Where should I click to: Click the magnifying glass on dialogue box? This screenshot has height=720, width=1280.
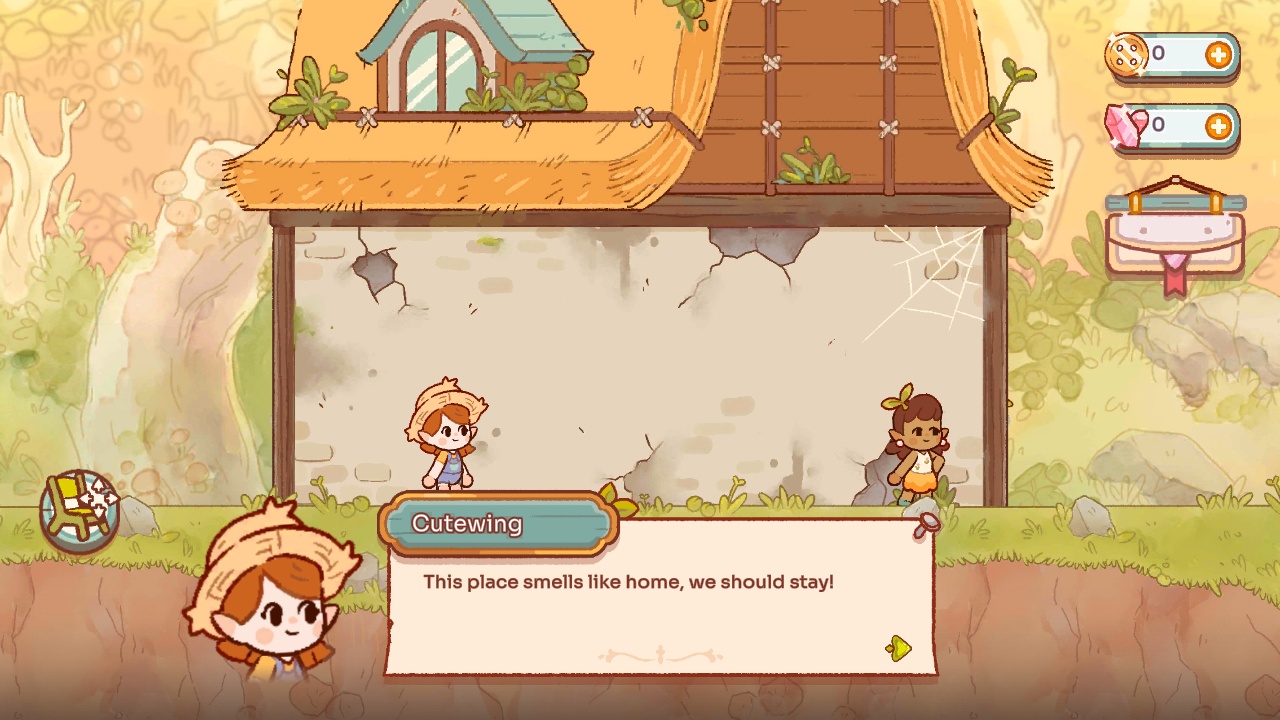927,525
